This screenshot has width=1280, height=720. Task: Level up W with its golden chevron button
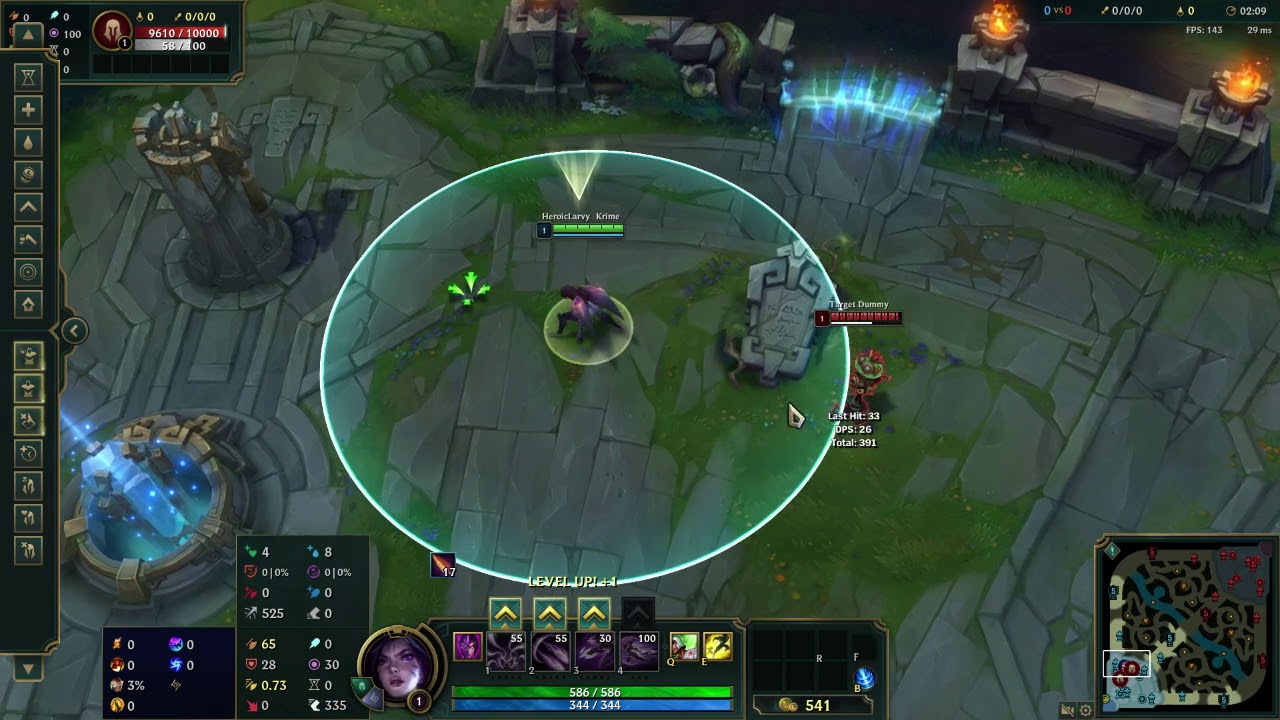549,612
